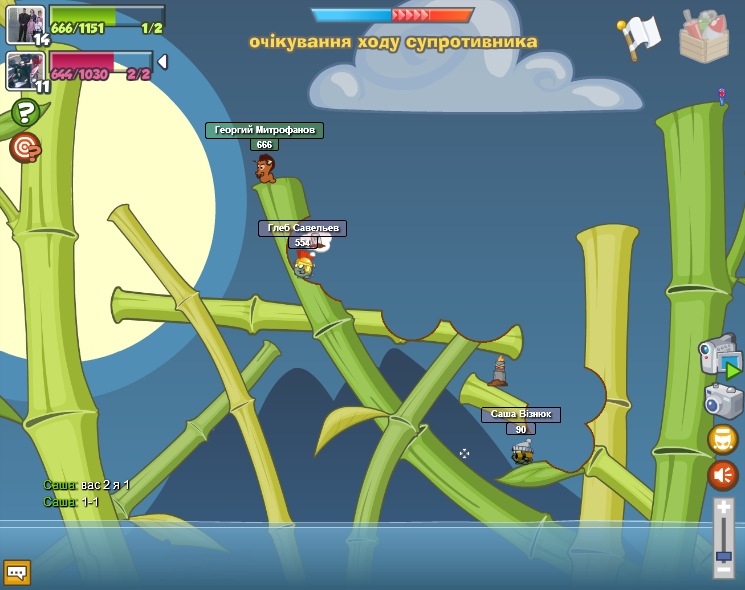Open the weapons crate
Image resolution: width=745 pixels, height=590 pixels.
pos(703,36)
